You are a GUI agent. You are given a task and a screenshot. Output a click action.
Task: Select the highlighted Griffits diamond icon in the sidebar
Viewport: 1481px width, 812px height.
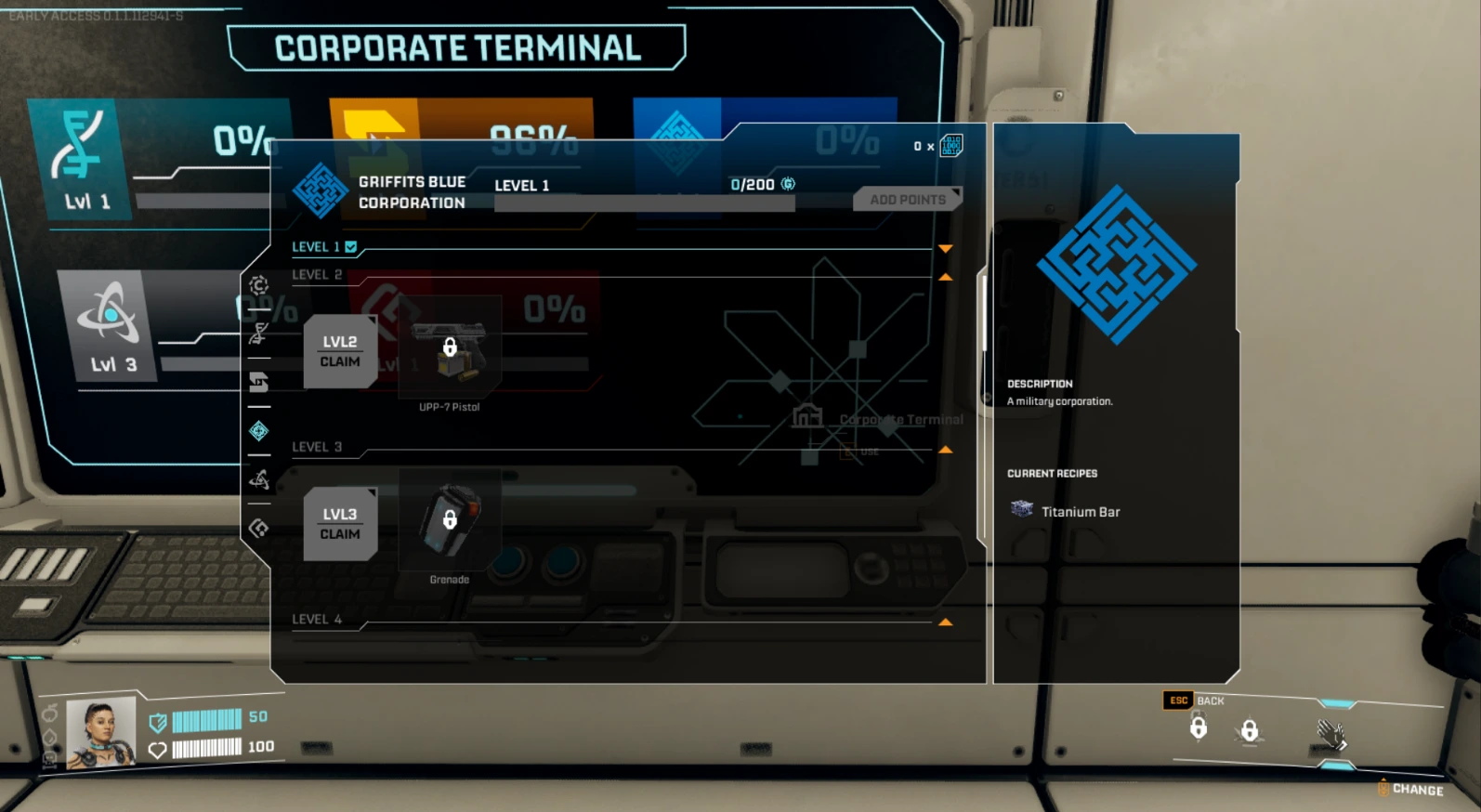point(259,430)
